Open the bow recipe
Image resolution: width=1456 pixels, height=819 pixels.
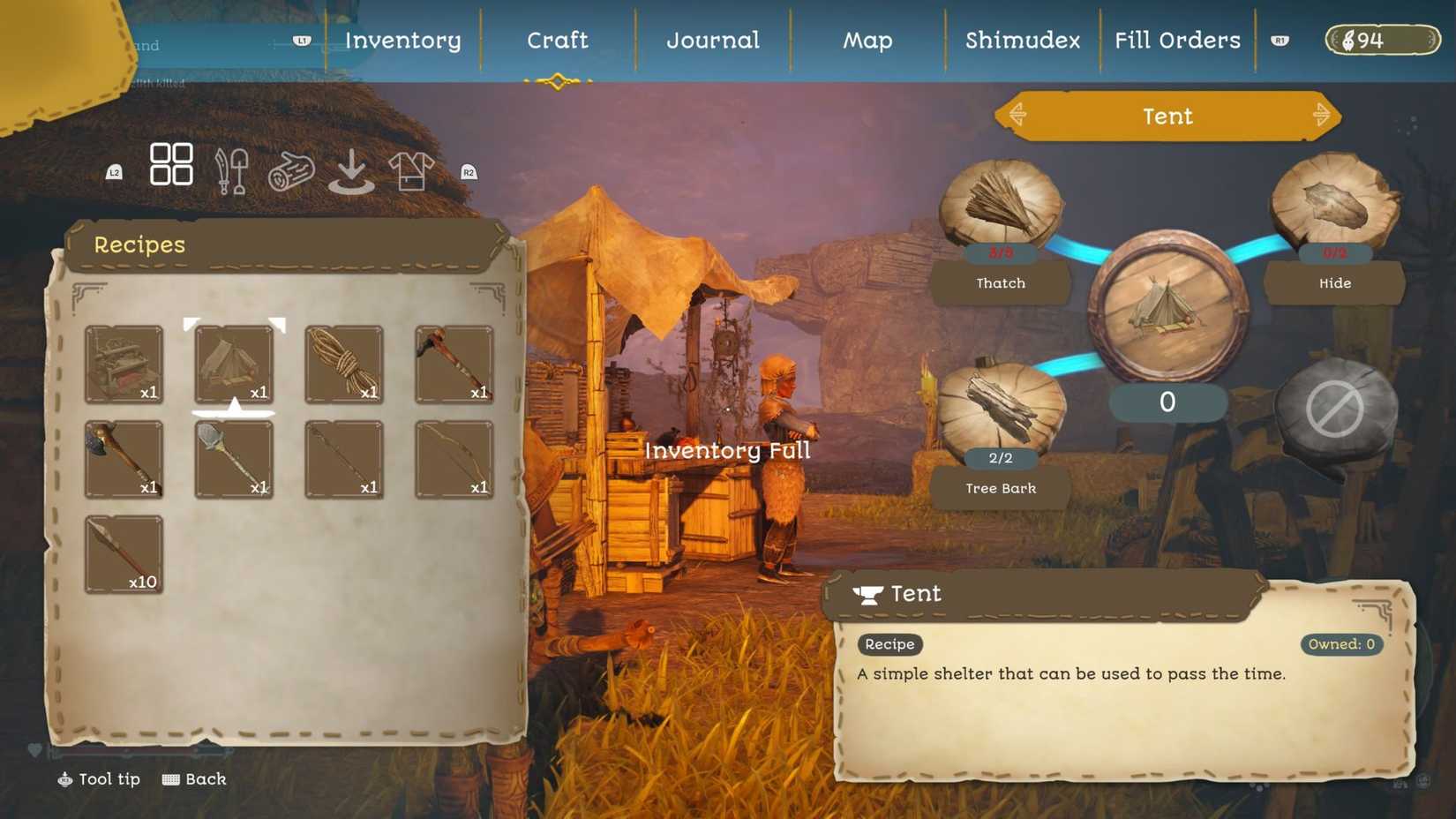(x=454, y=457)
